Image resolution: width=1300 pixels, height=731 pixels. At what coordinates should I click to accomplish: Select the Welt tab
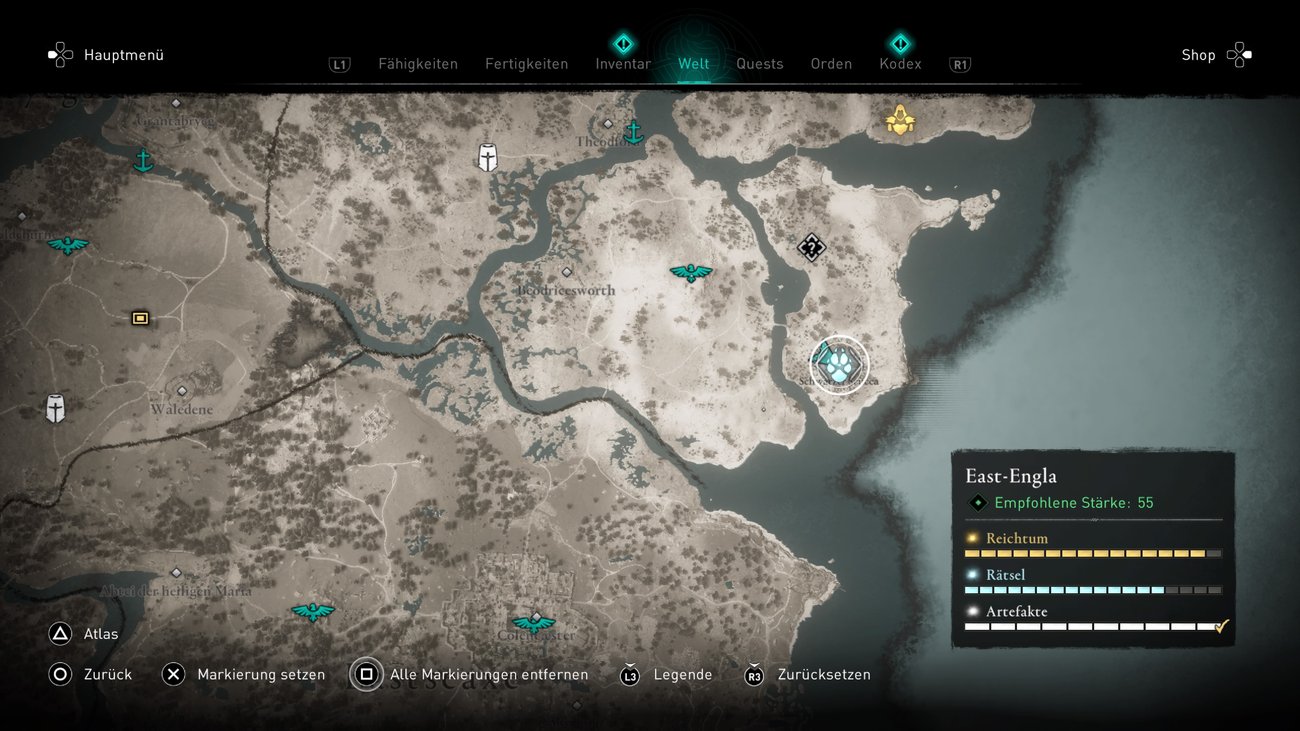(x=693, y=64)
